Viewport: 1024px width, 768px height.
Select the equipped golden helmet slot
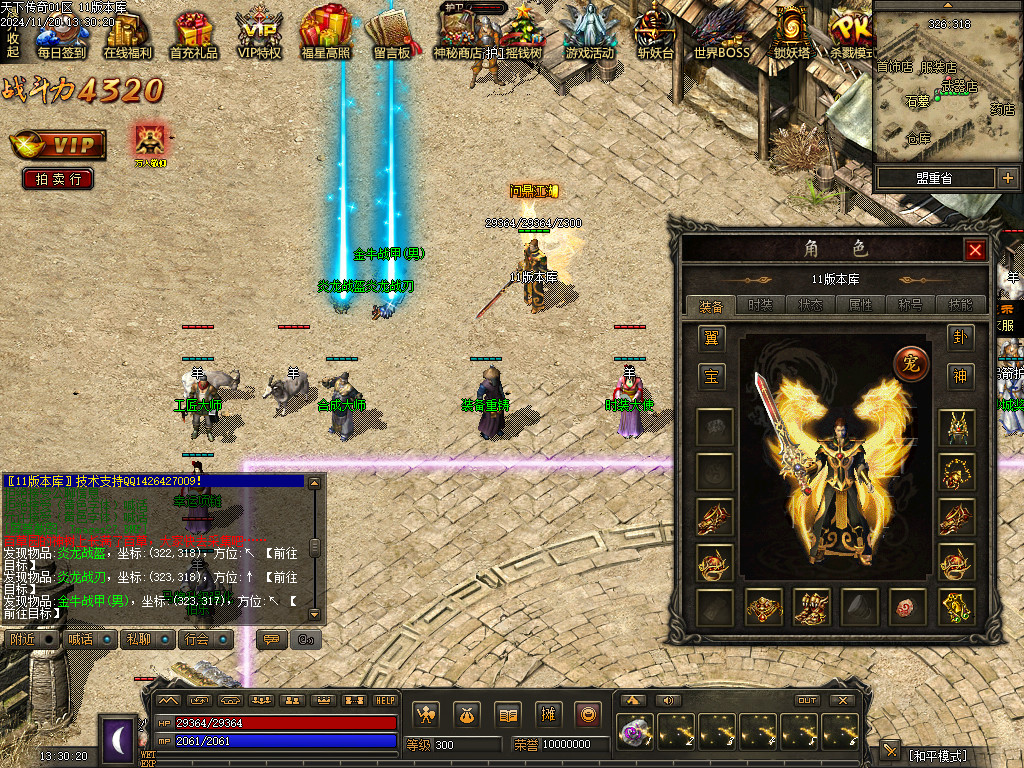tap(957, 427)
